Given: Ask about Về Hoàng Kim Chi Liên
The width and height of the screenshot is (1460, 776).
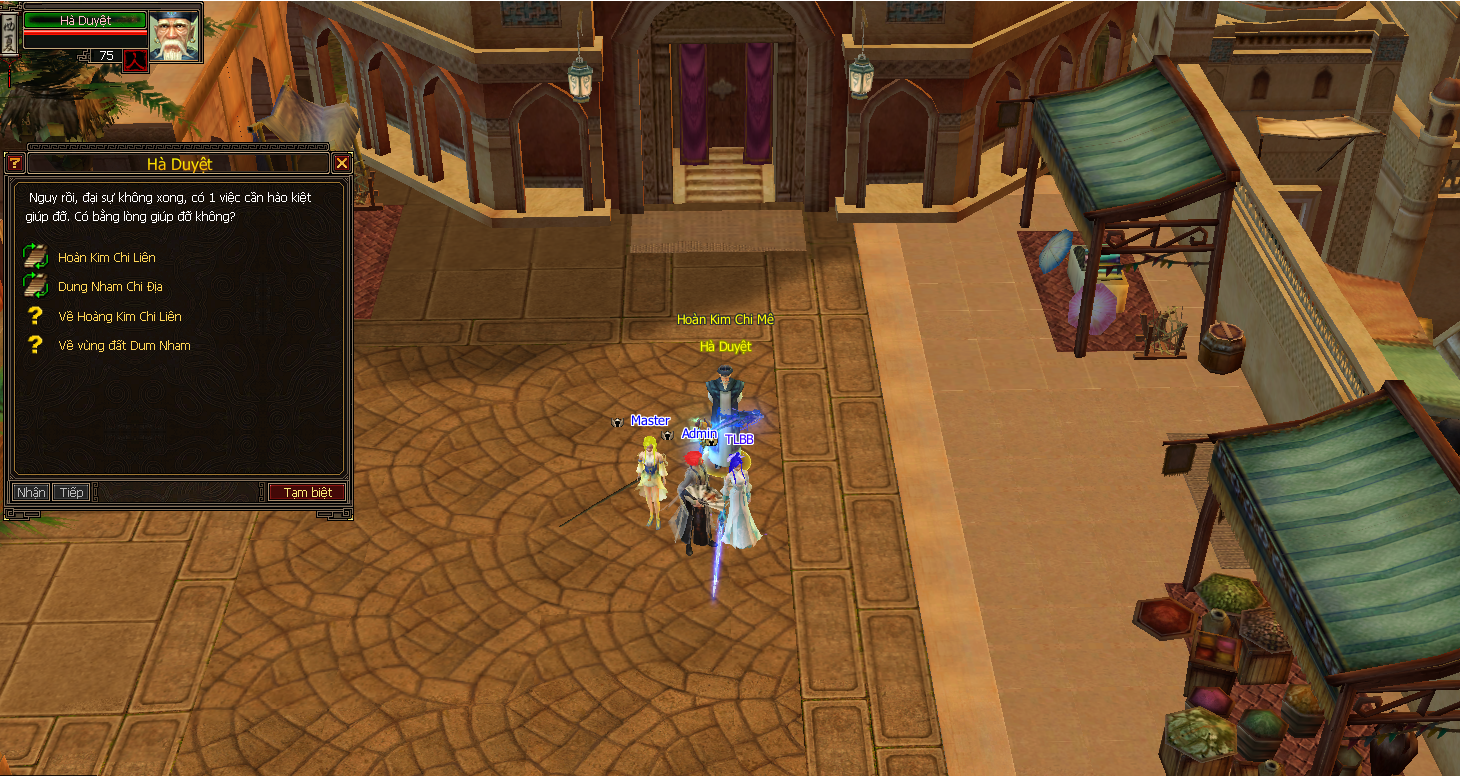Looking at the screenshot, I should pos(119,317).
